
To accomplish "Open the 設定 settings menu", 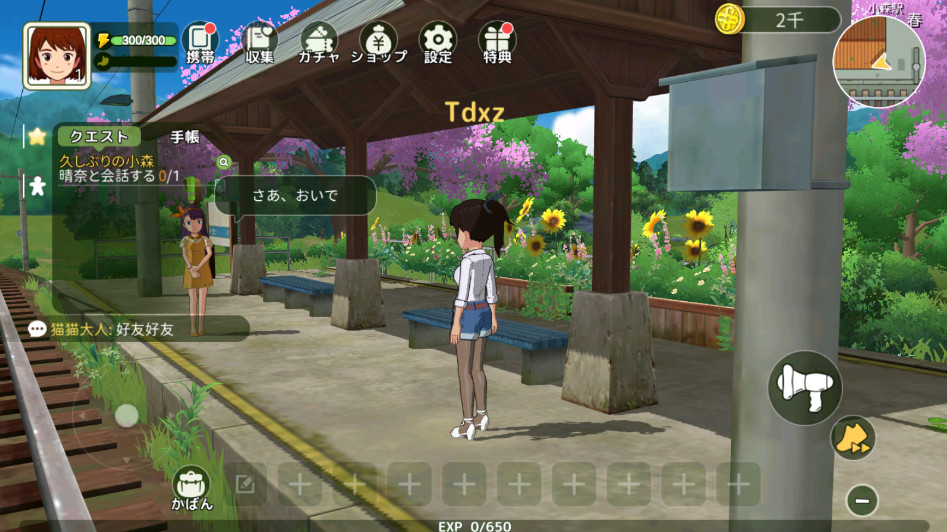I will click(x=437, y=43).
